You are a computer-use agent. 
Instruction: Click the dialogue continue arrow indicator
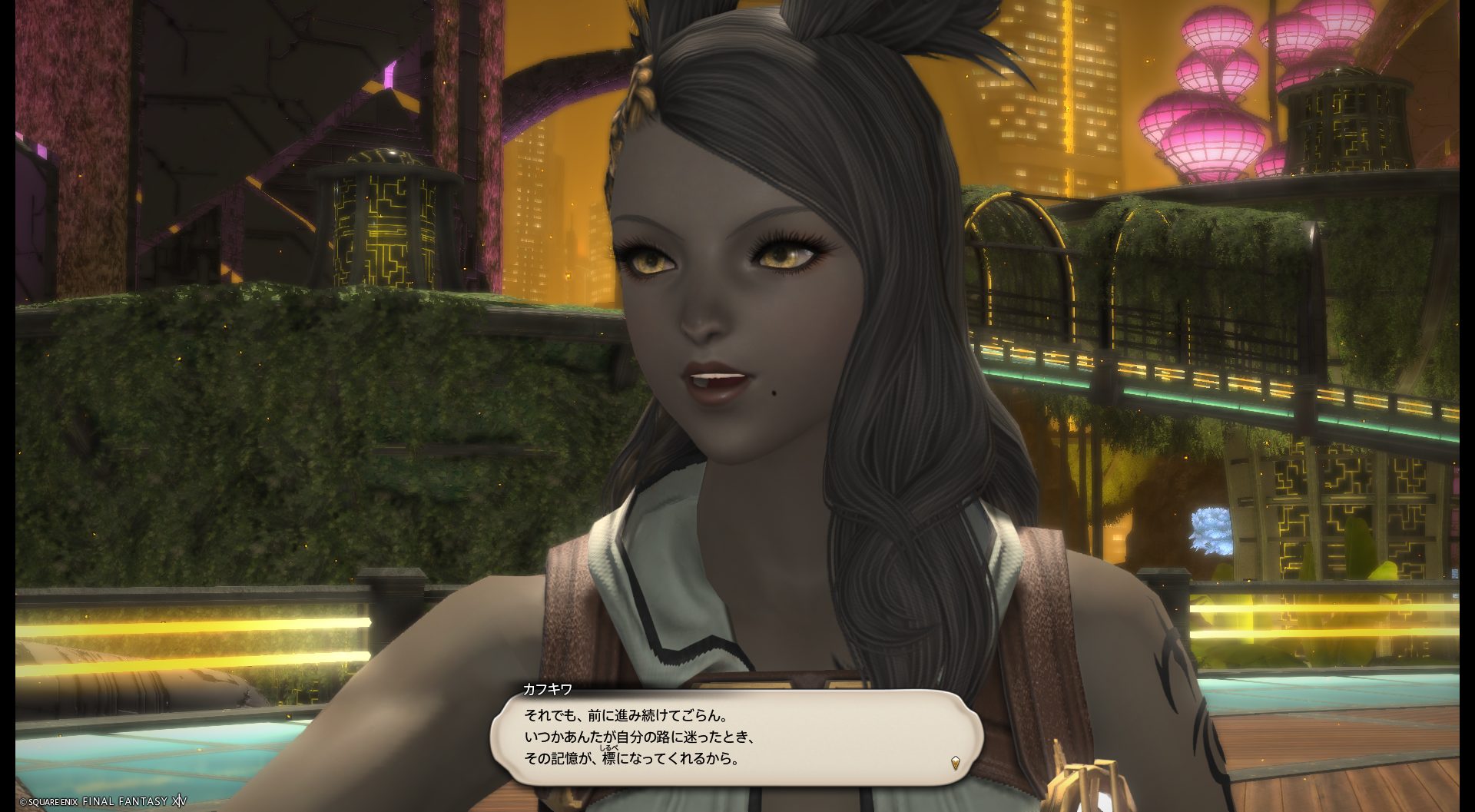click(x=955, y=763)
